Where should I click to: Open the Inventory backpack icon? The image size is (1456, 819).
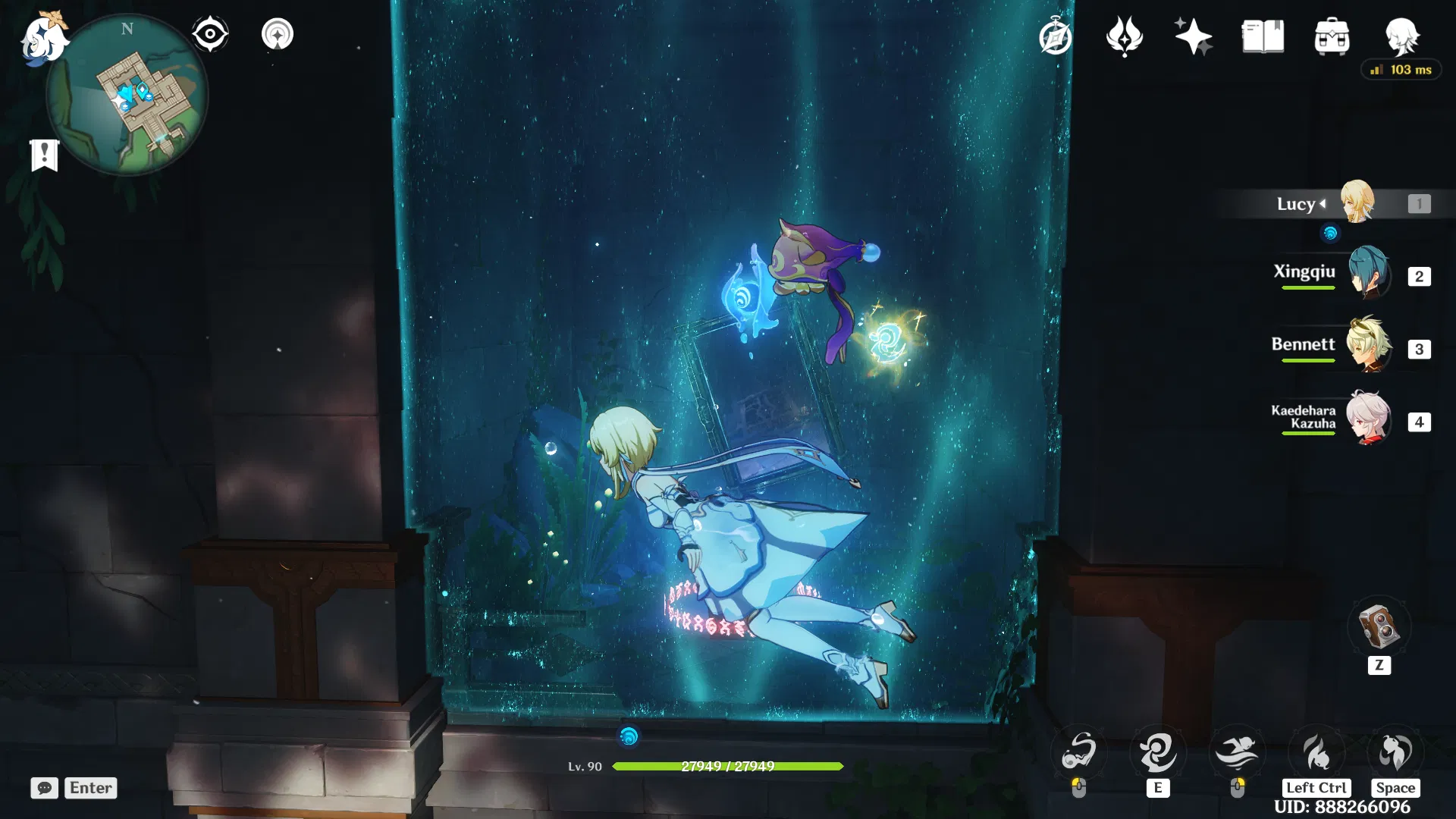[1332, 35]
